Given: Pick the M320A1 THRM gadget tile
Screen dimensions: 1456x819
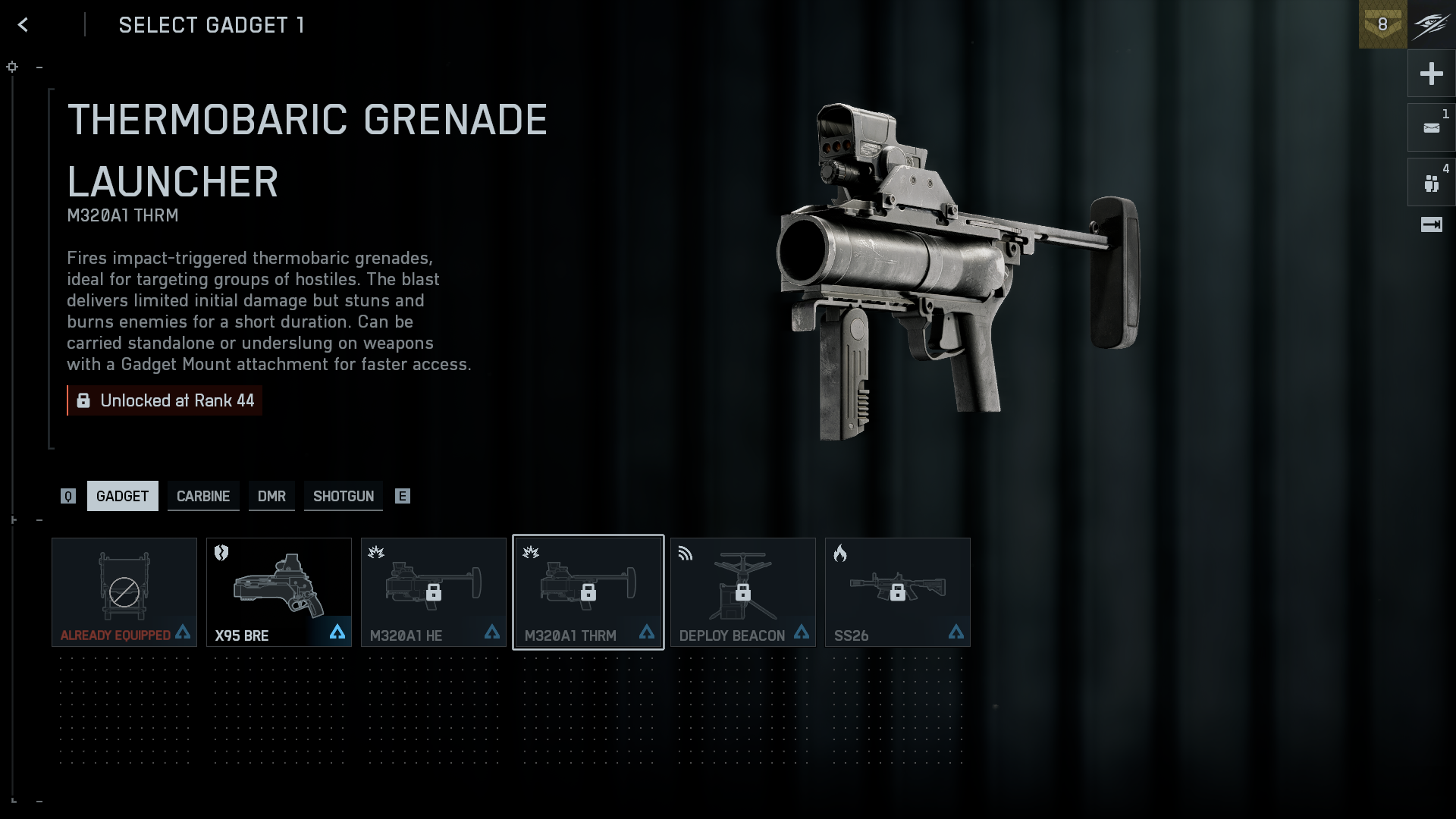Looking at the screenshot, I should (x=588, y=592).
